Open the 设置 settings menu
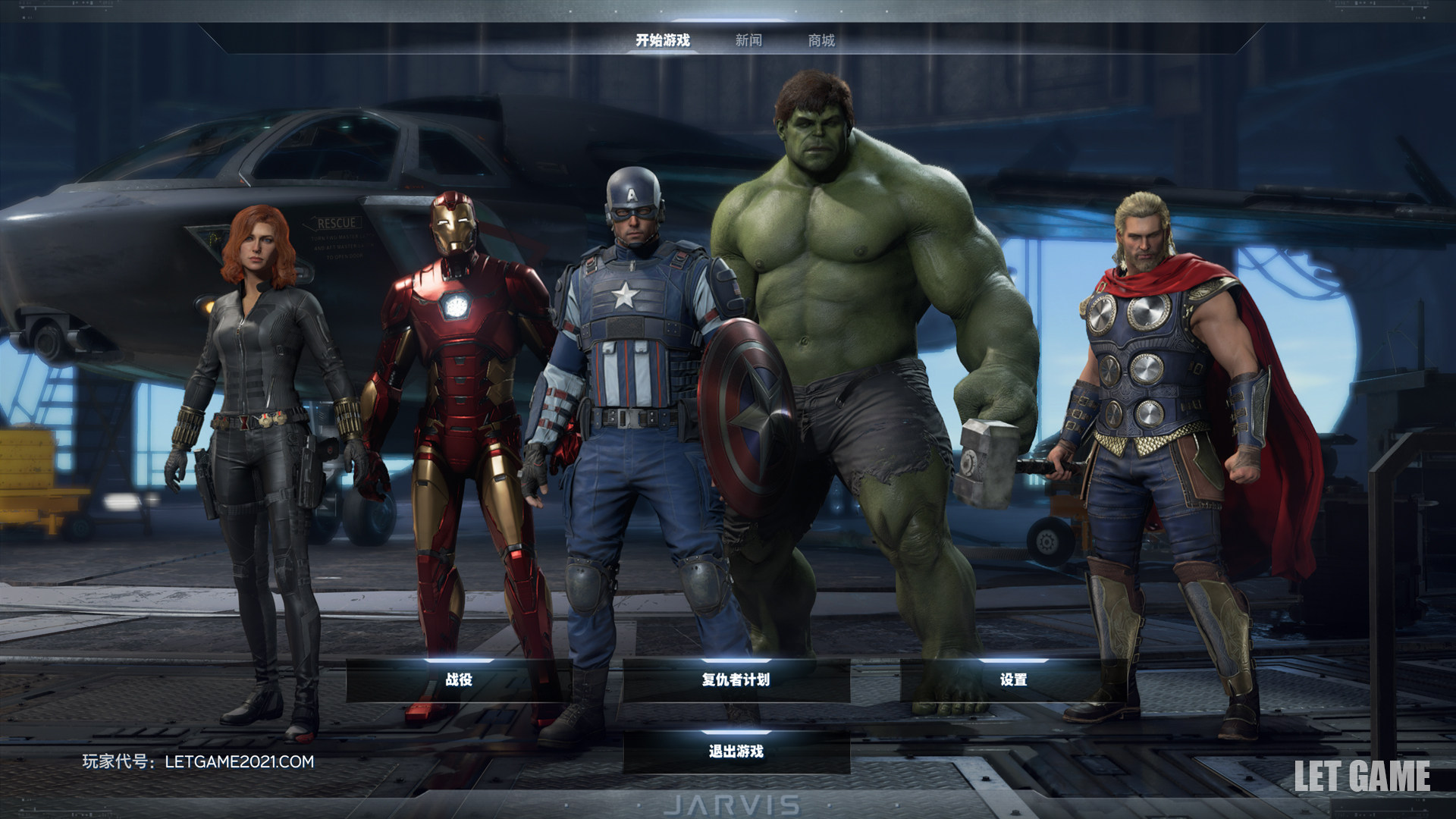 tap(1013, 679)
